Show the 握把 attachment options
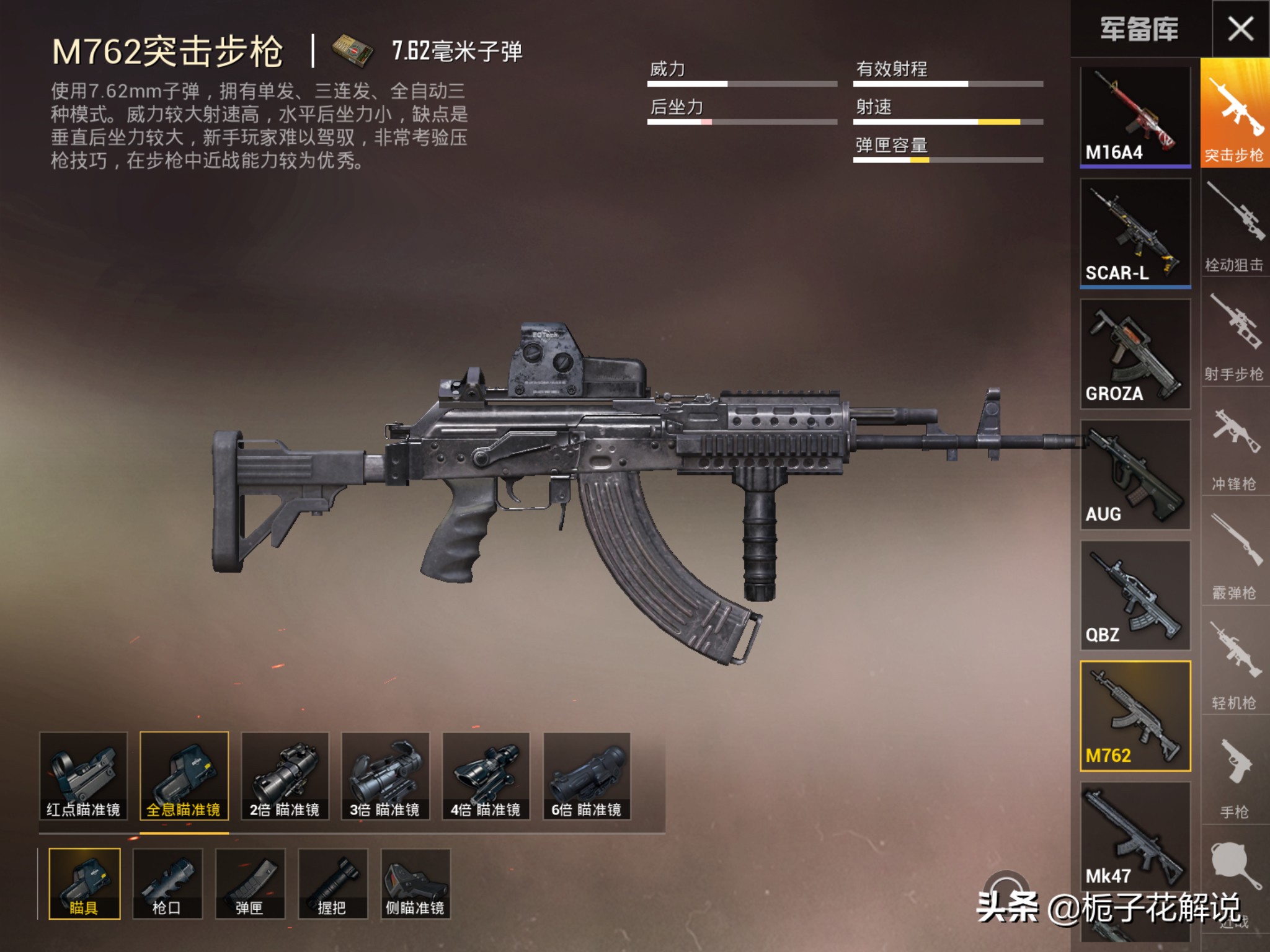Screen dimensions: 1270x952 tap(332, 883)
